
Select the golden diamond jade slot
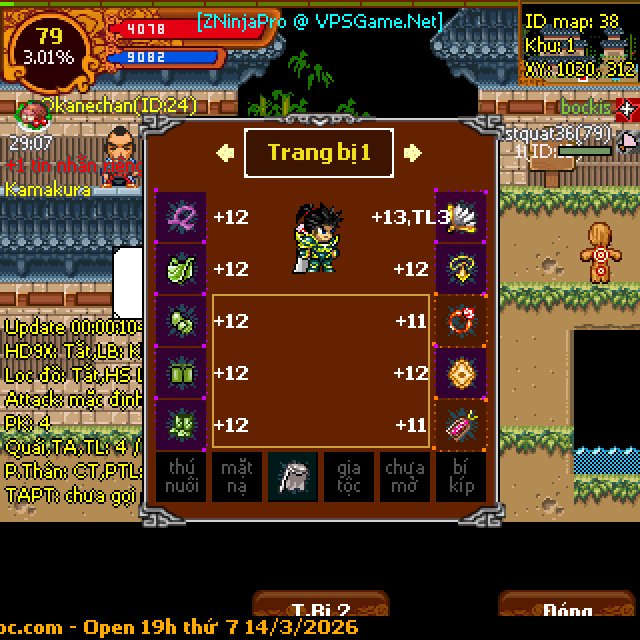(x=461, y=373)
